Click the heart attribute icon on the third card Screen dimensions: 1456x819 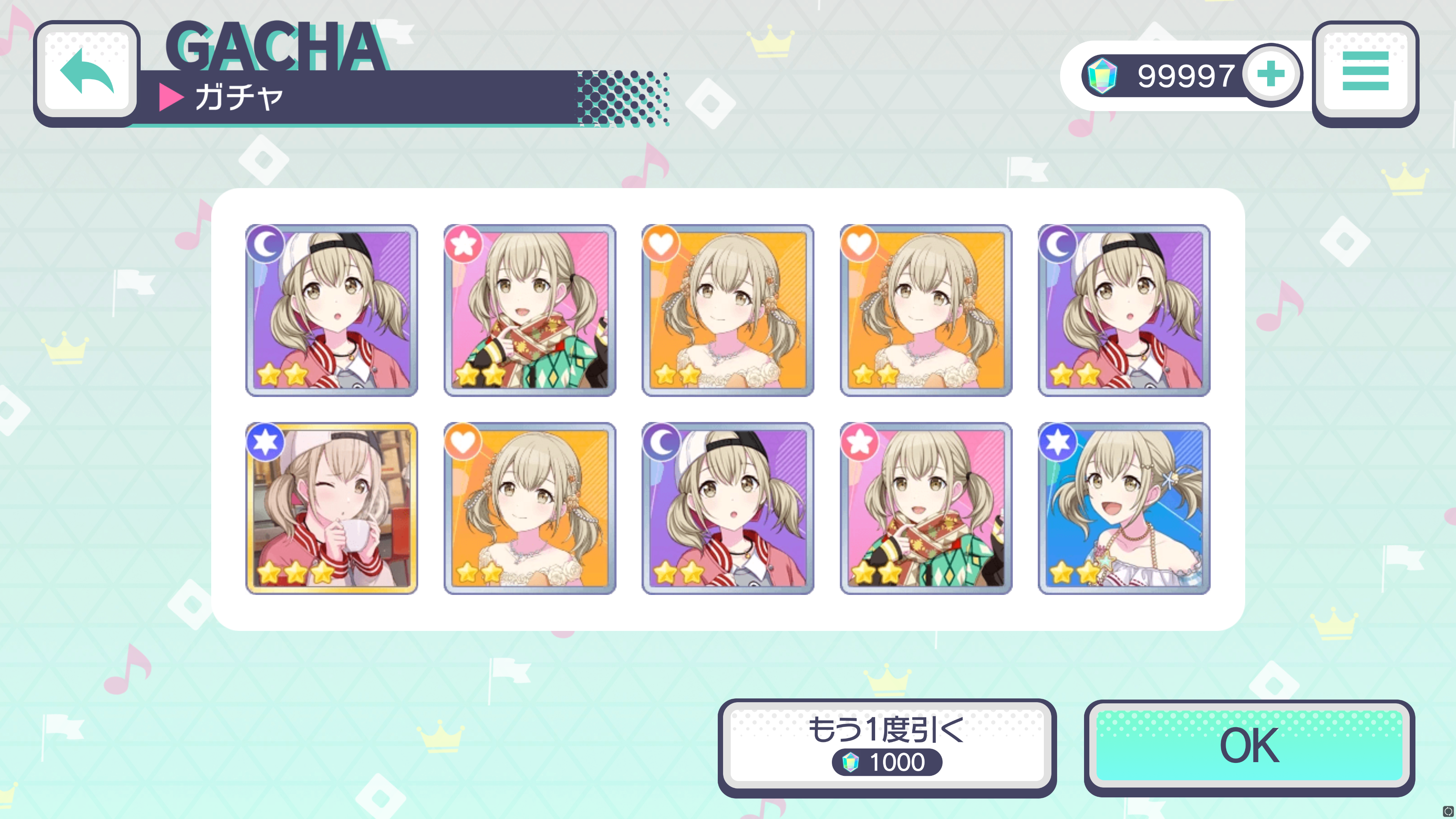(661, 244)
